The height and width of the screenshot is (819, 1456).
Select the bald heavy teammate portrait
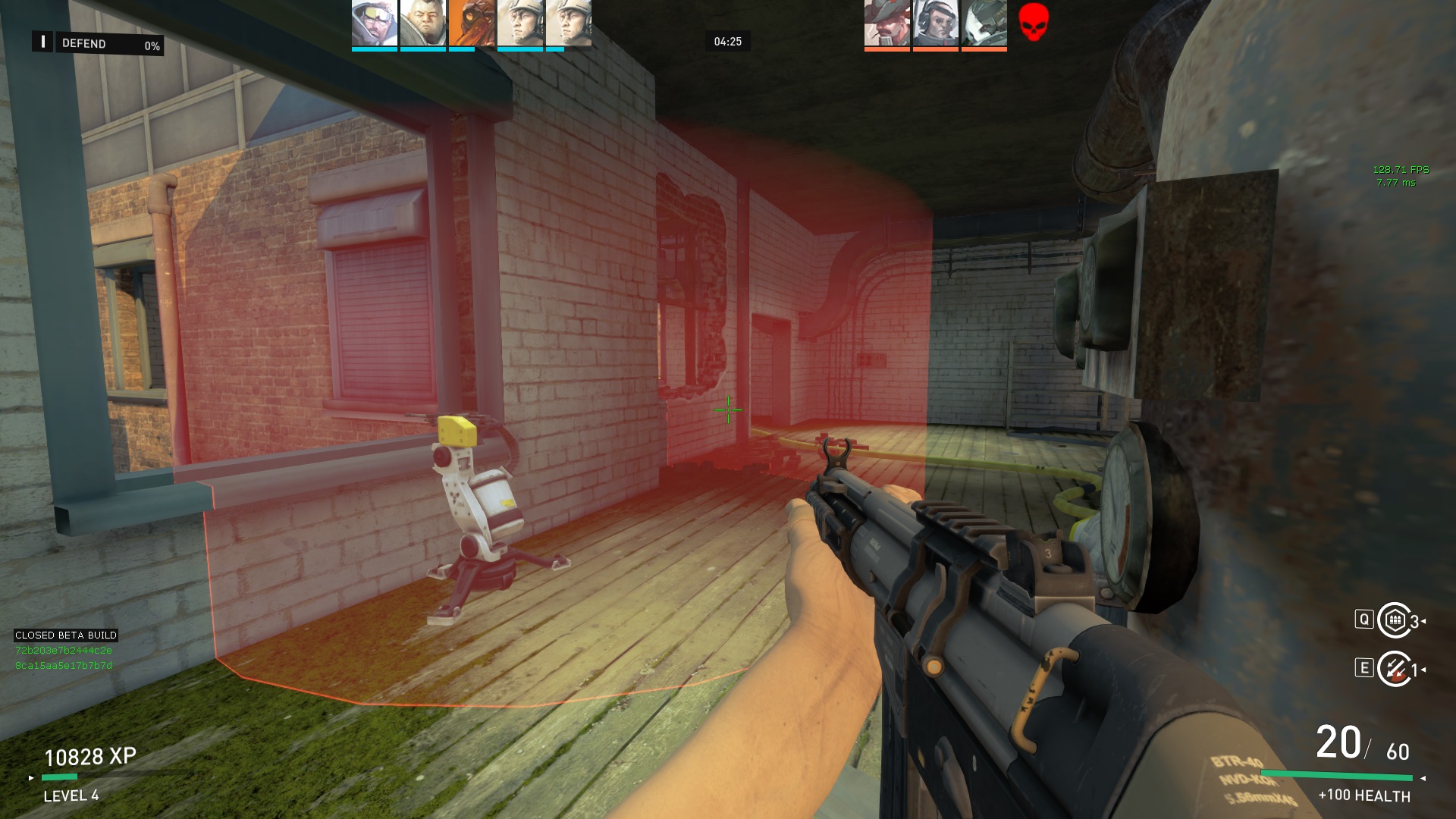tap(422, 24)
